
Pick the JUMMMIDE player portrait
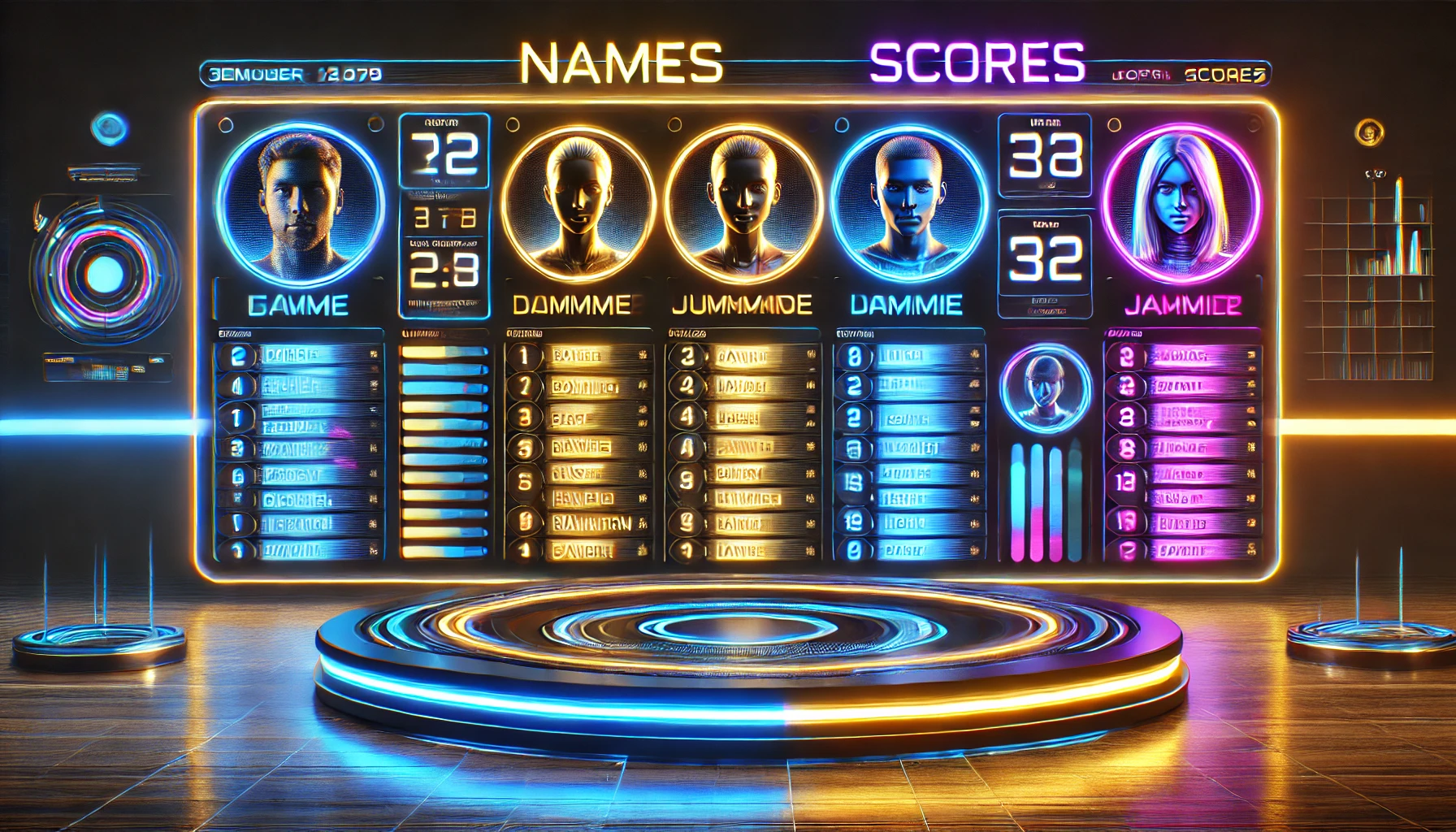[x=741, y=203]
